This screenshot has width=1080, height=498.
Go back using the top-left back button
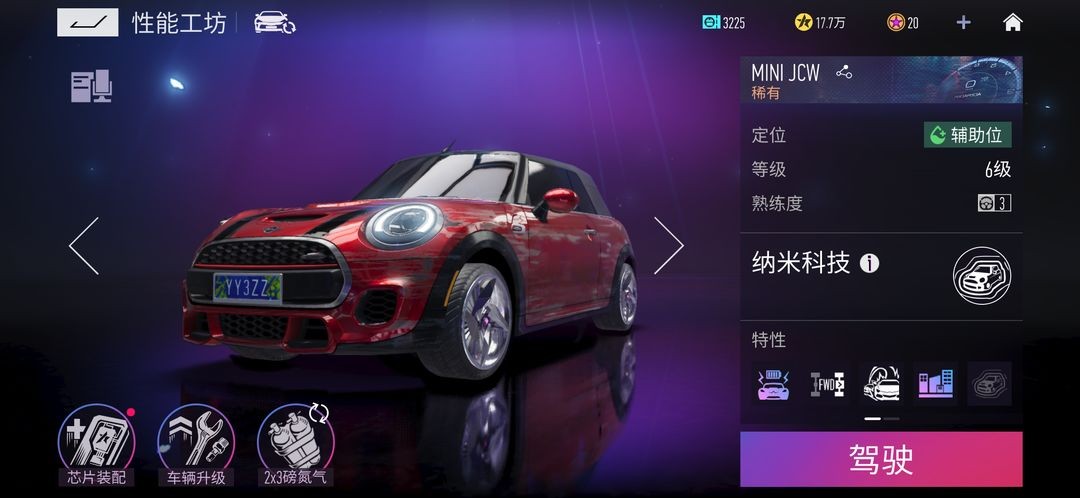(x=87, y=22)
